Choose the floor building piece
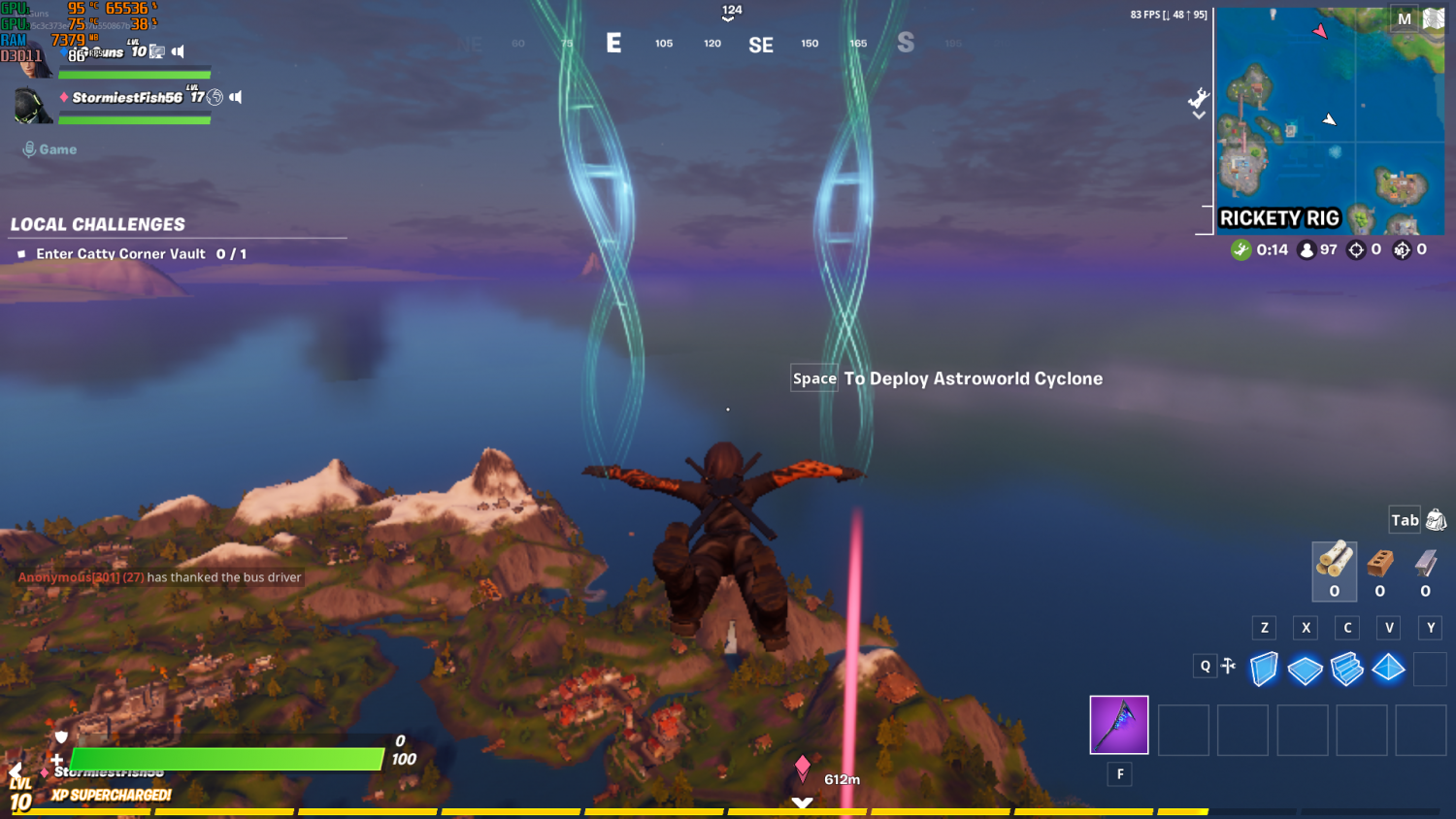The image size is (1456, 819). coord(1305,670)
